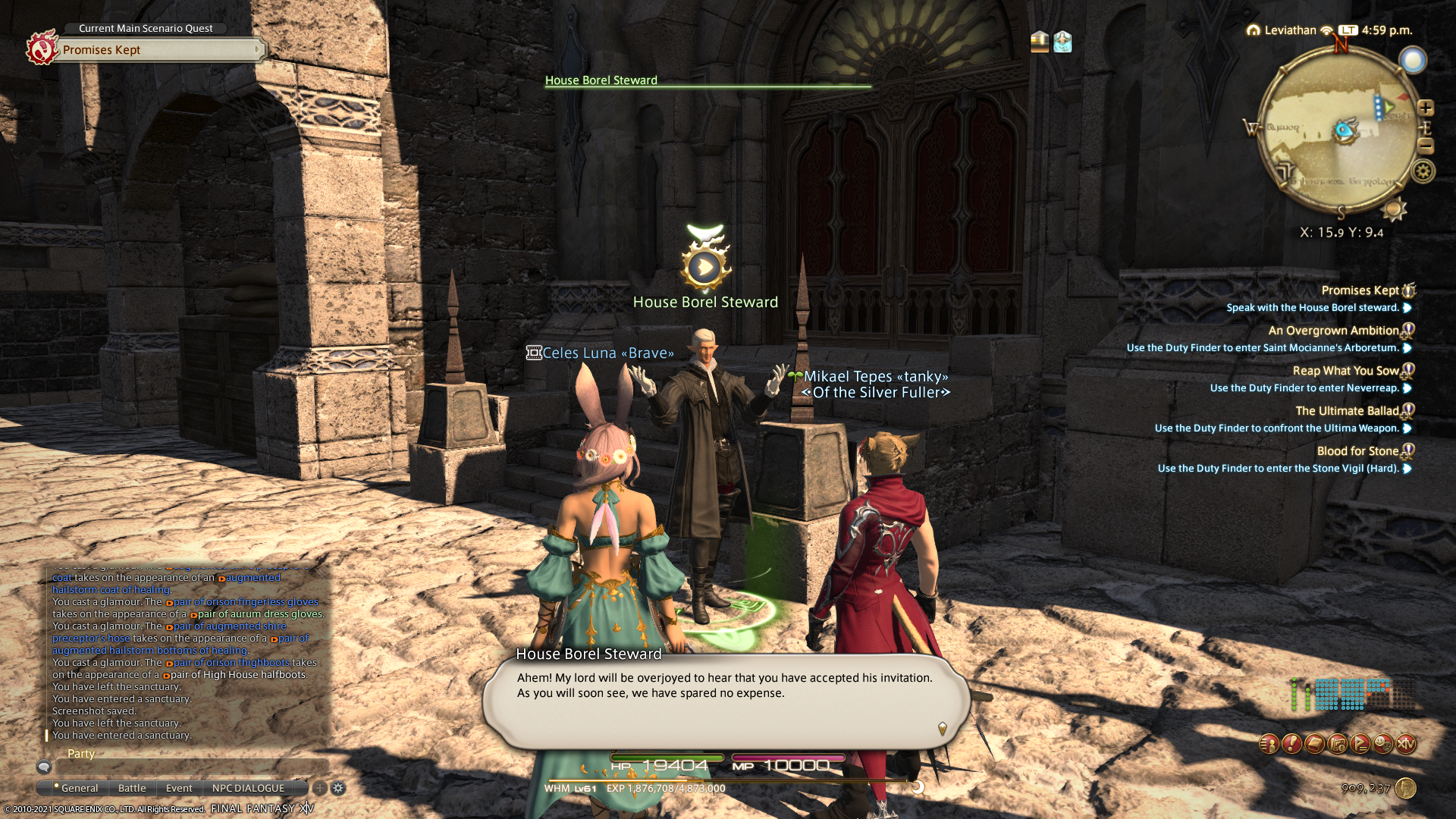Open the Promises Kept main scenario quest

[159, 50]
